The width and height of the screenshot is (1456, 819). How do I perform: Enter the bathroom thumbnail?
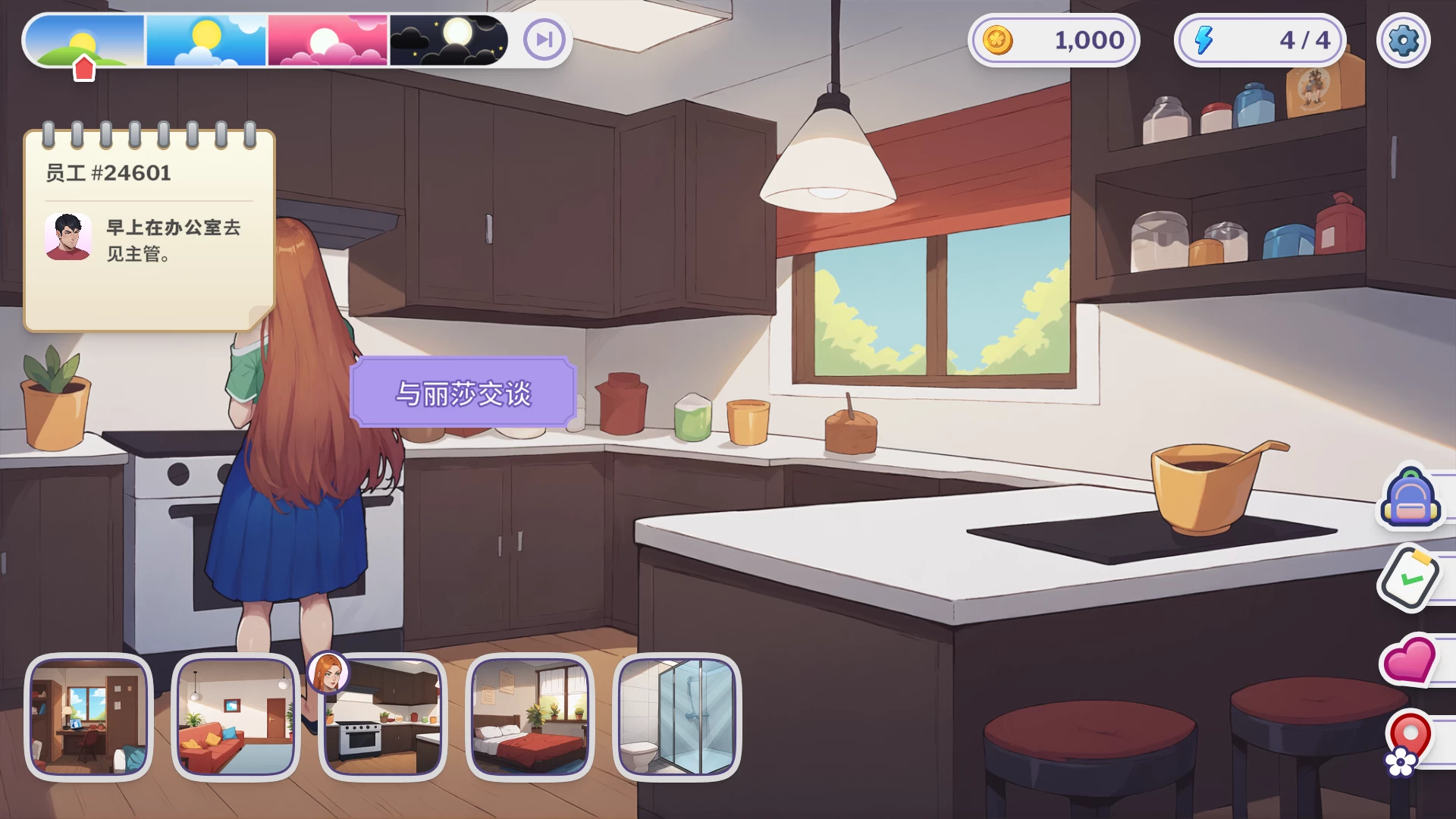pyautogui.click(x=676, y=717)
